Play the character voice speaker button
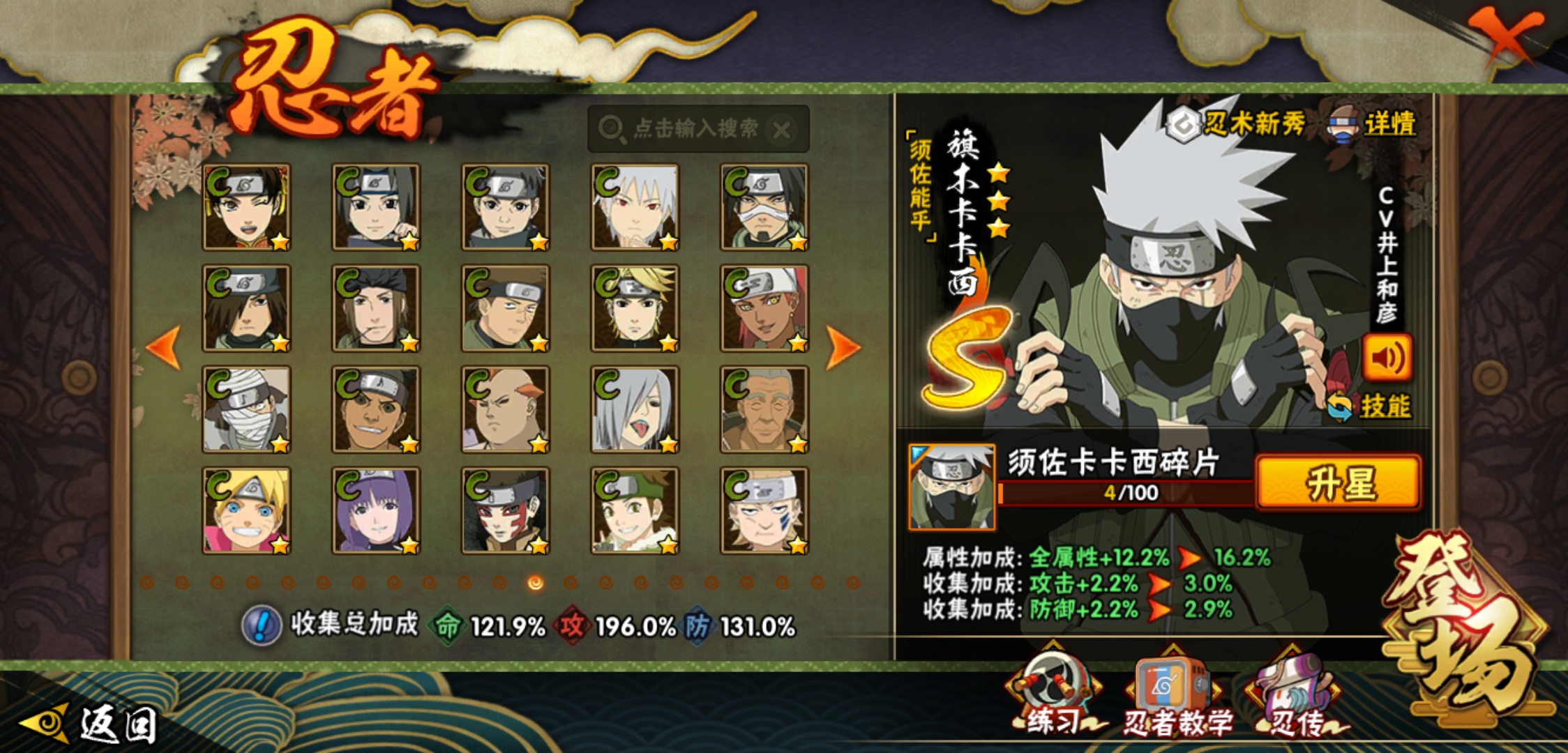Screen dimensions: 1568x753 point(1387,358)
